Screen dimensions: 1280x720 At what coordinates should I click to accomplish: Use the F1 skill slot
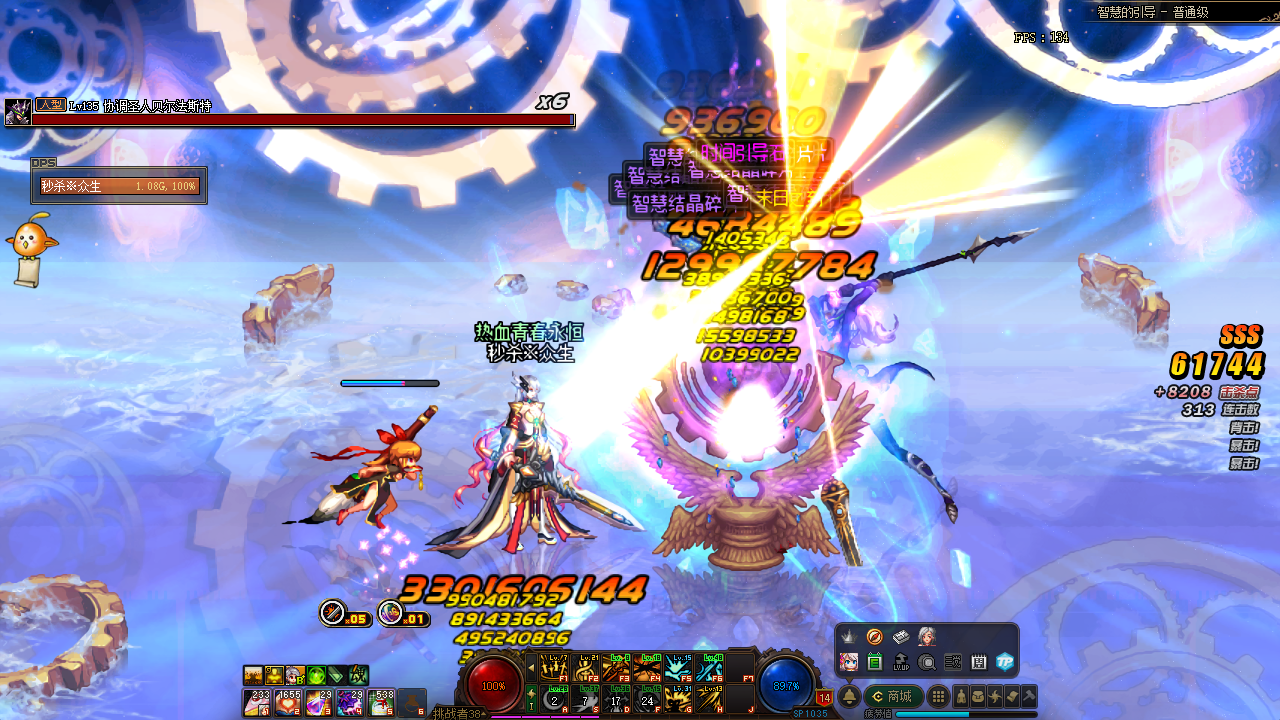553,667
